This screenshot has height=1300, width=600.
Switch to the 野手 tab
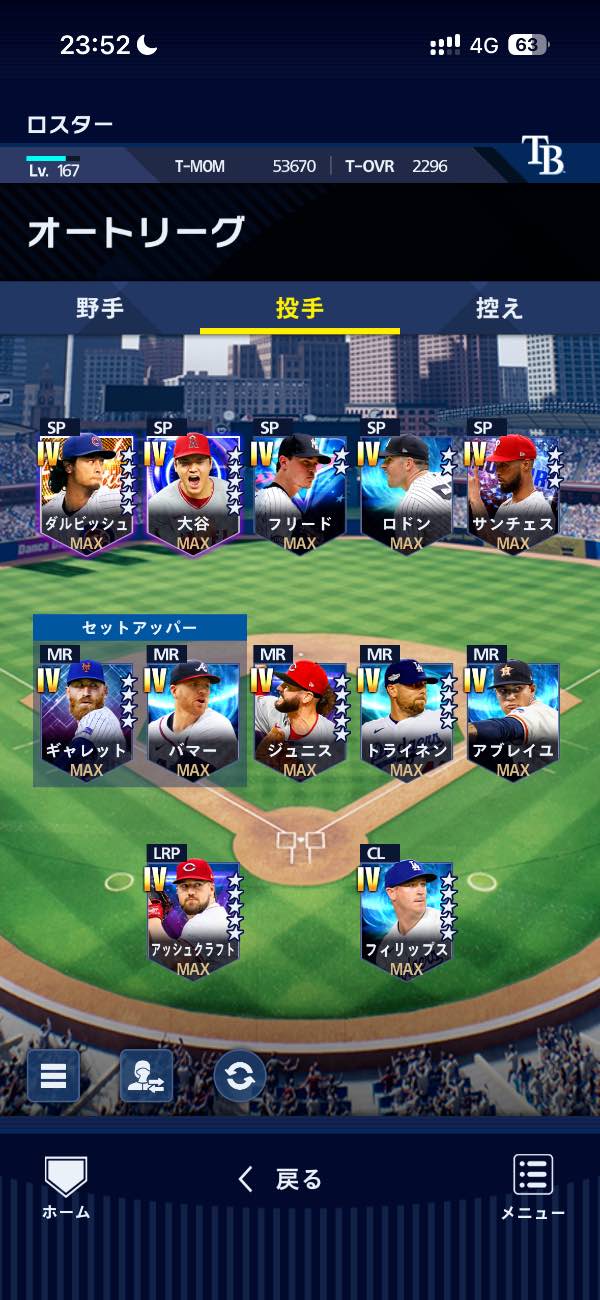click(100, 308)
